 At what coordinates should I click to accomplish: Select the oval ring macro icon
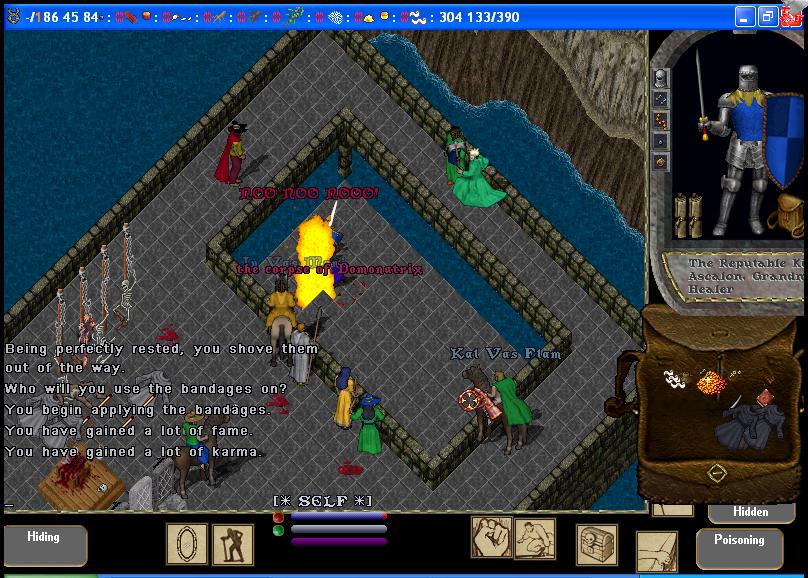pyautogui.click(x=185, y=544)
